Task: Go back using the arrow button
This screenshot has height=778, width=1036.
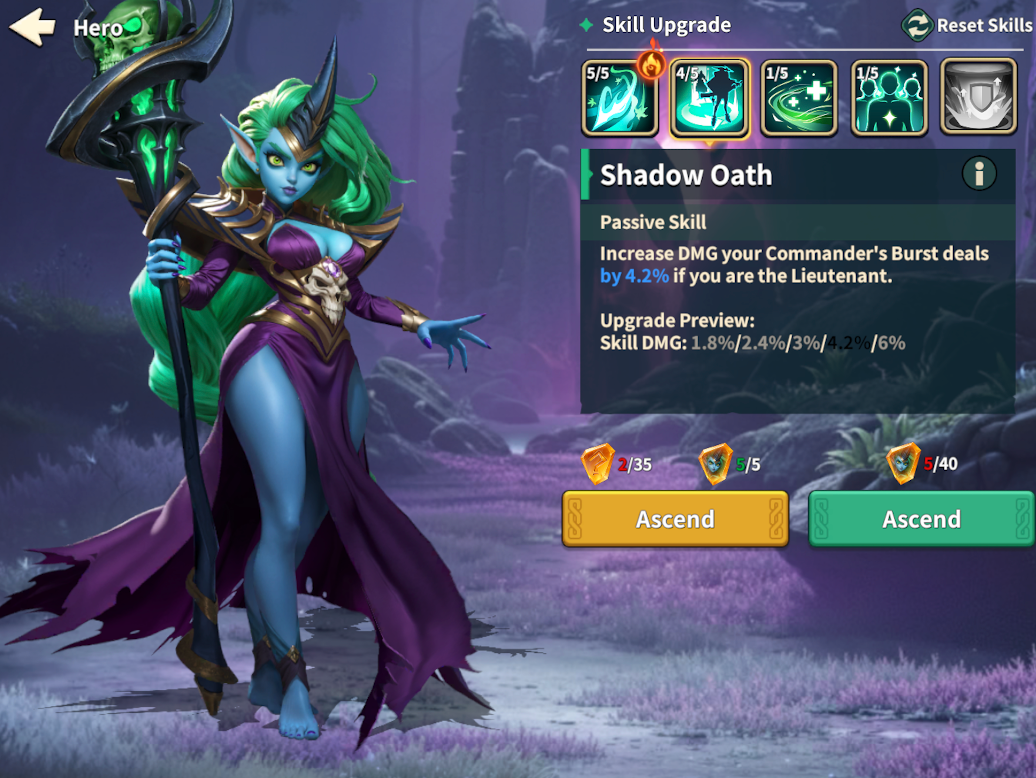Action: pos(32,26)
